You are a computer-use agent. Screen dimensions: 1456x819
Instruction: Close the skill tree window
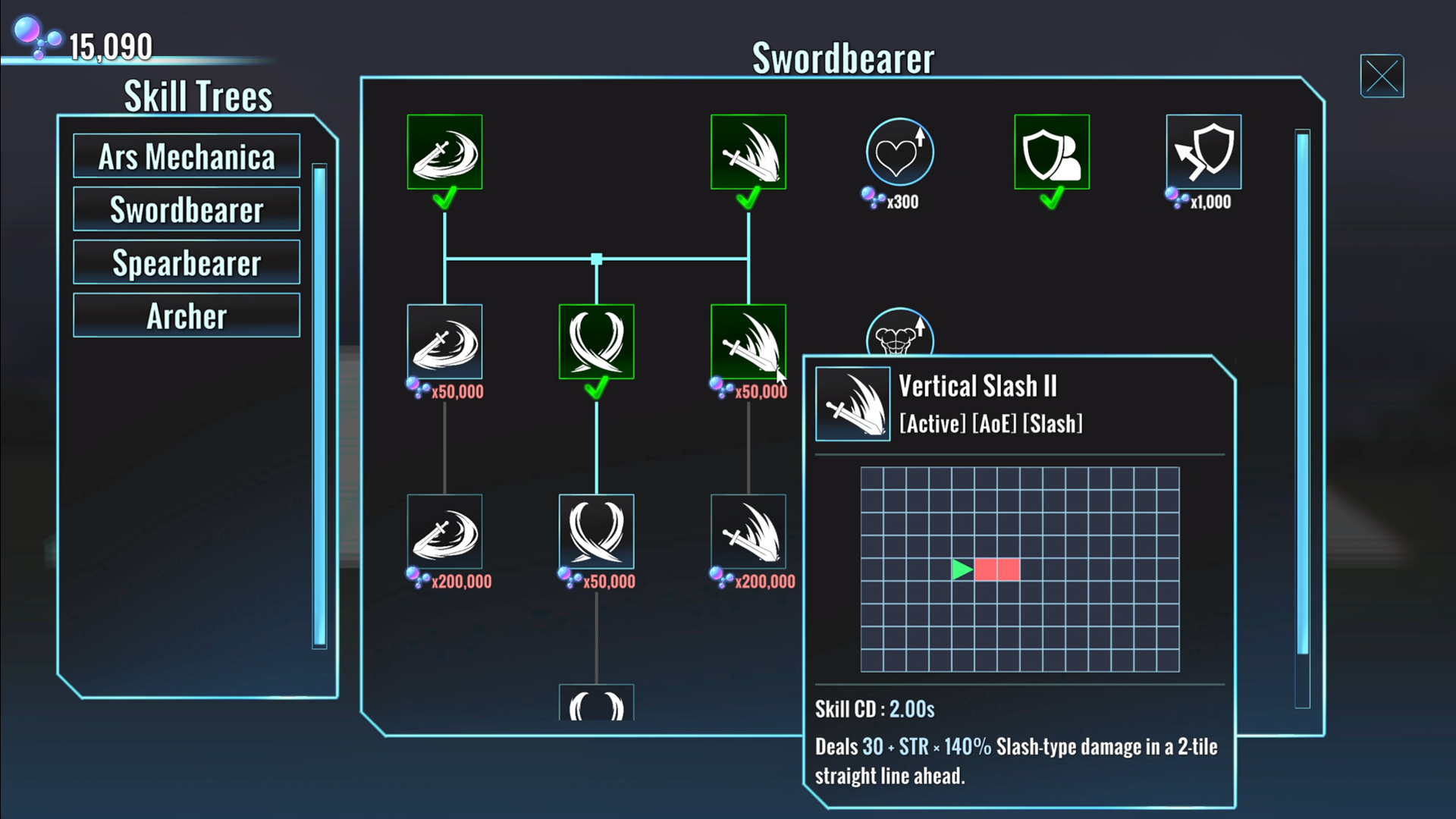click(x=1382, y=76)
